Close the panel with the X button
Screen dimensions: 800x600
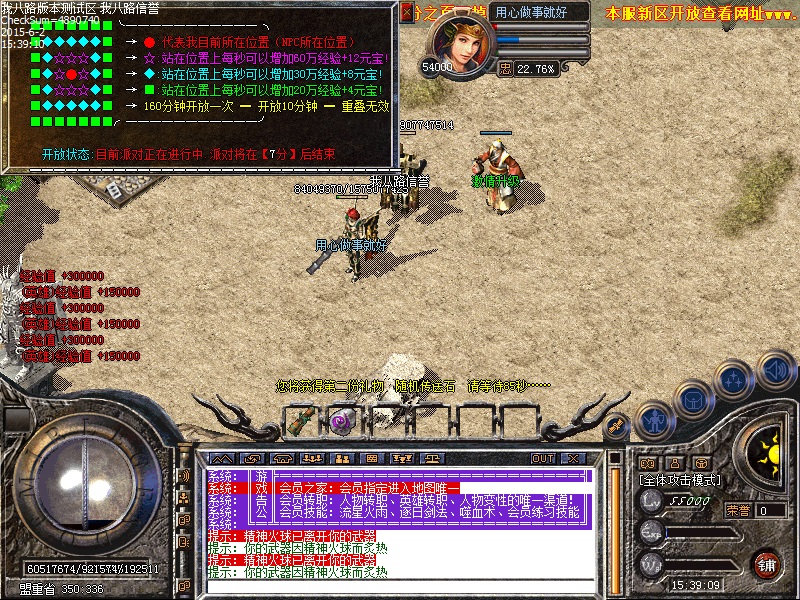[573, 458]
